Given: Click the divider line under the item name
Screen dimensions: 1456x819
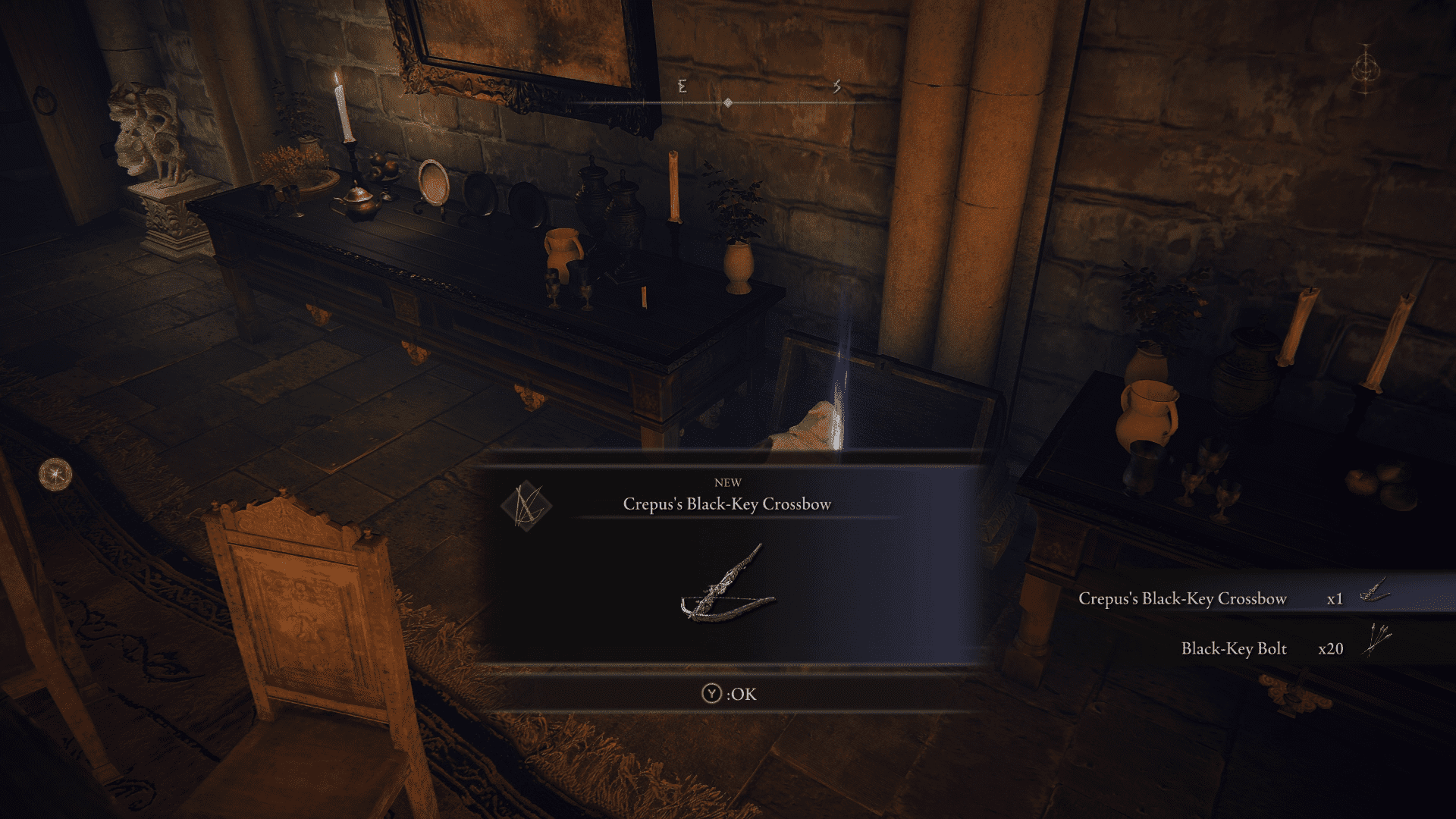Looking at the screenshot, I should pyautogui.click(x=728, y=519).
